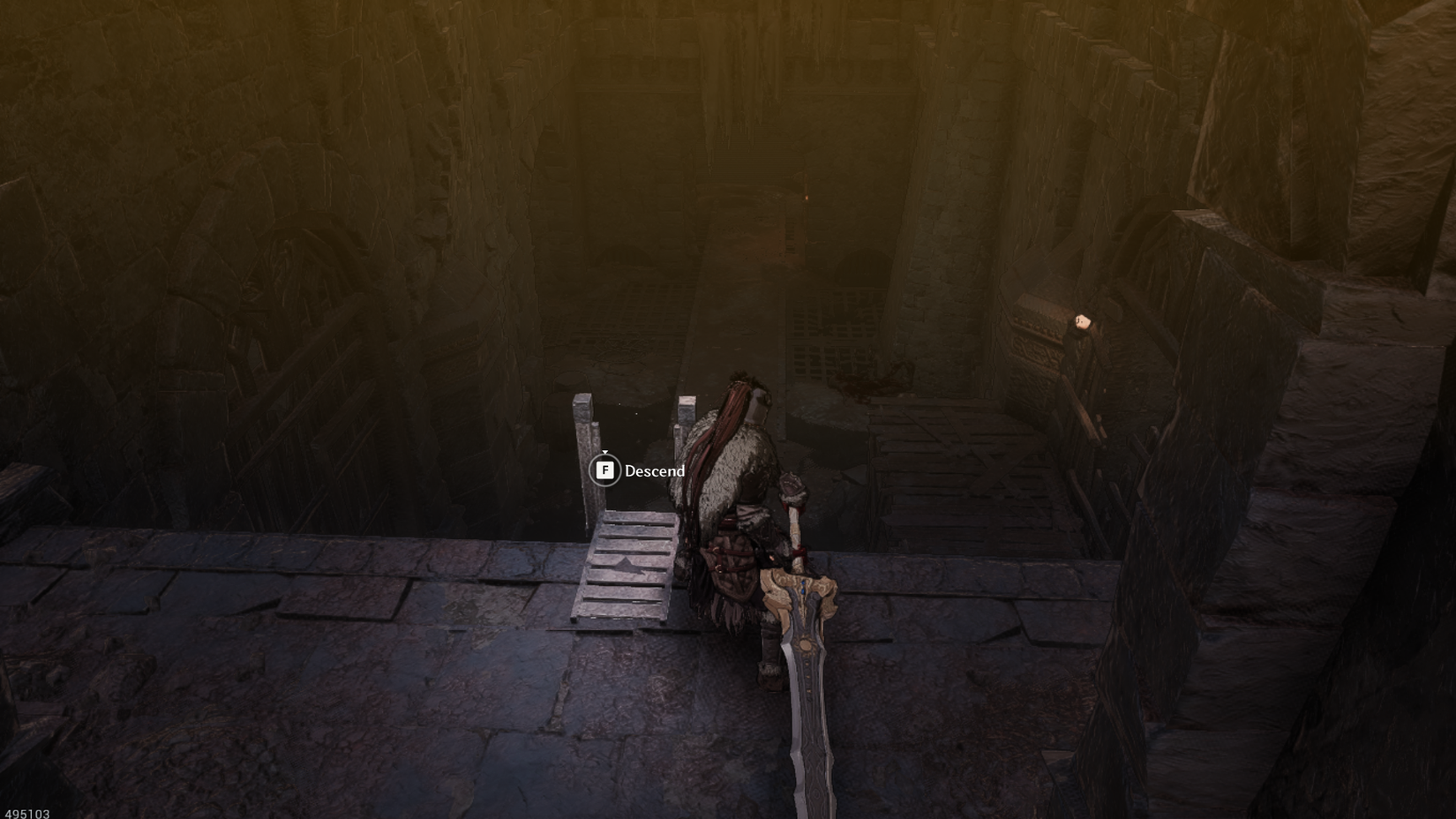1456x819 pixels.
Task: Click the small arrow above the F key icon
Action: 604,452
